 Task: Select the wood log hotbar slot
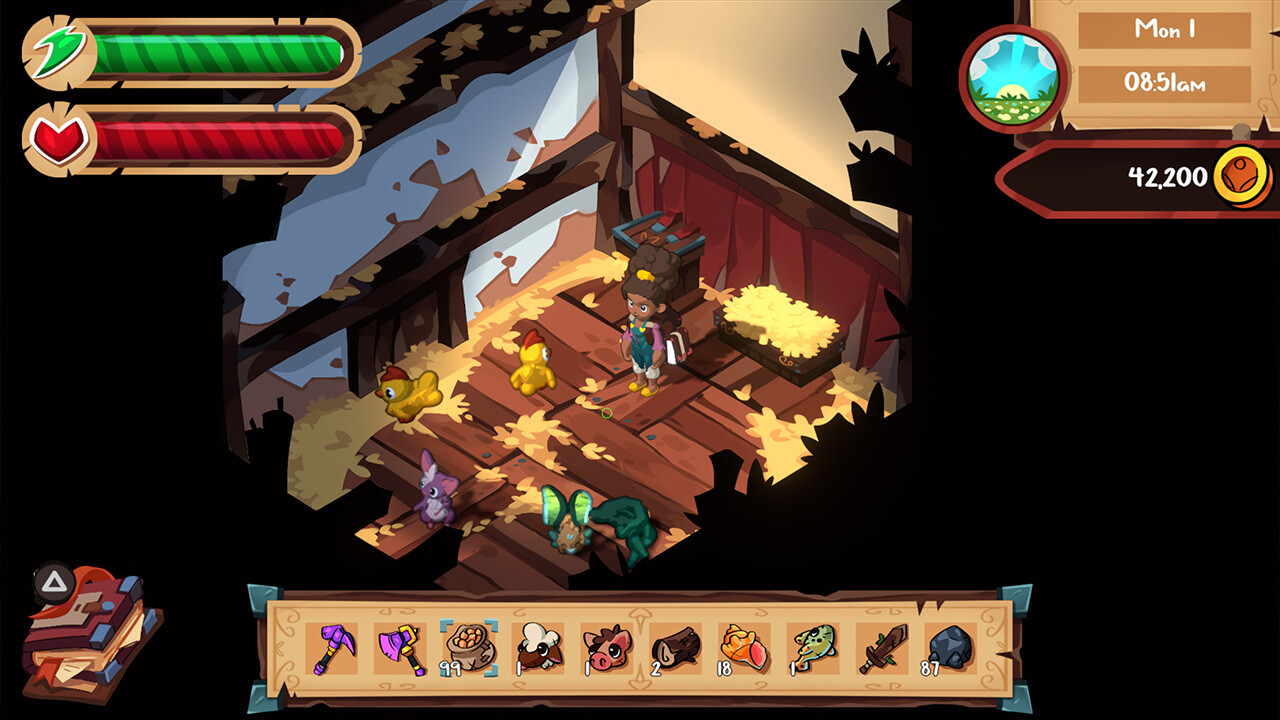click(x=675, y=649)
